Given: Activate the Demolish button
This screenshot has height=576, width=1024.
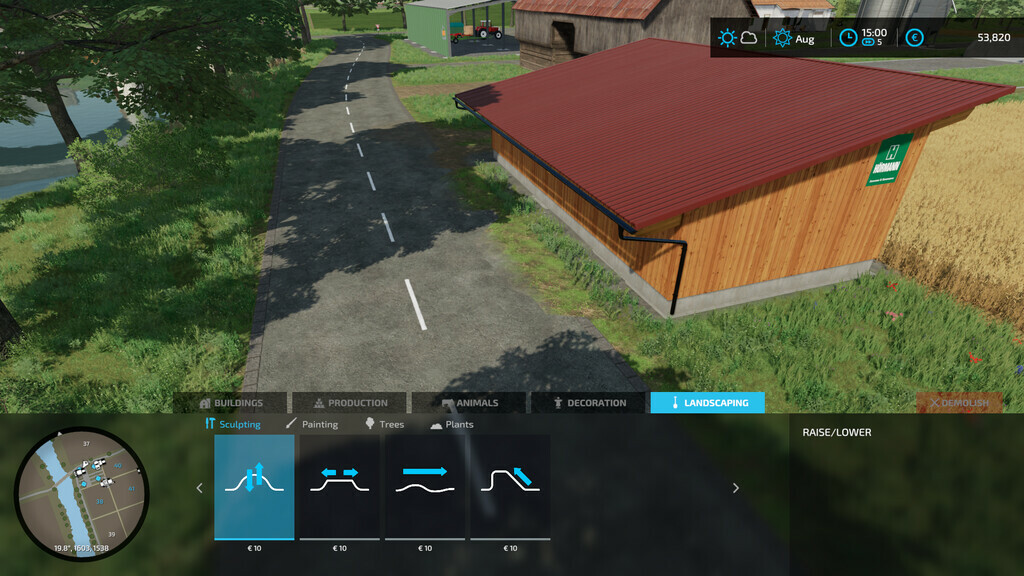Looking at the screenshot, I should (959, 403).
